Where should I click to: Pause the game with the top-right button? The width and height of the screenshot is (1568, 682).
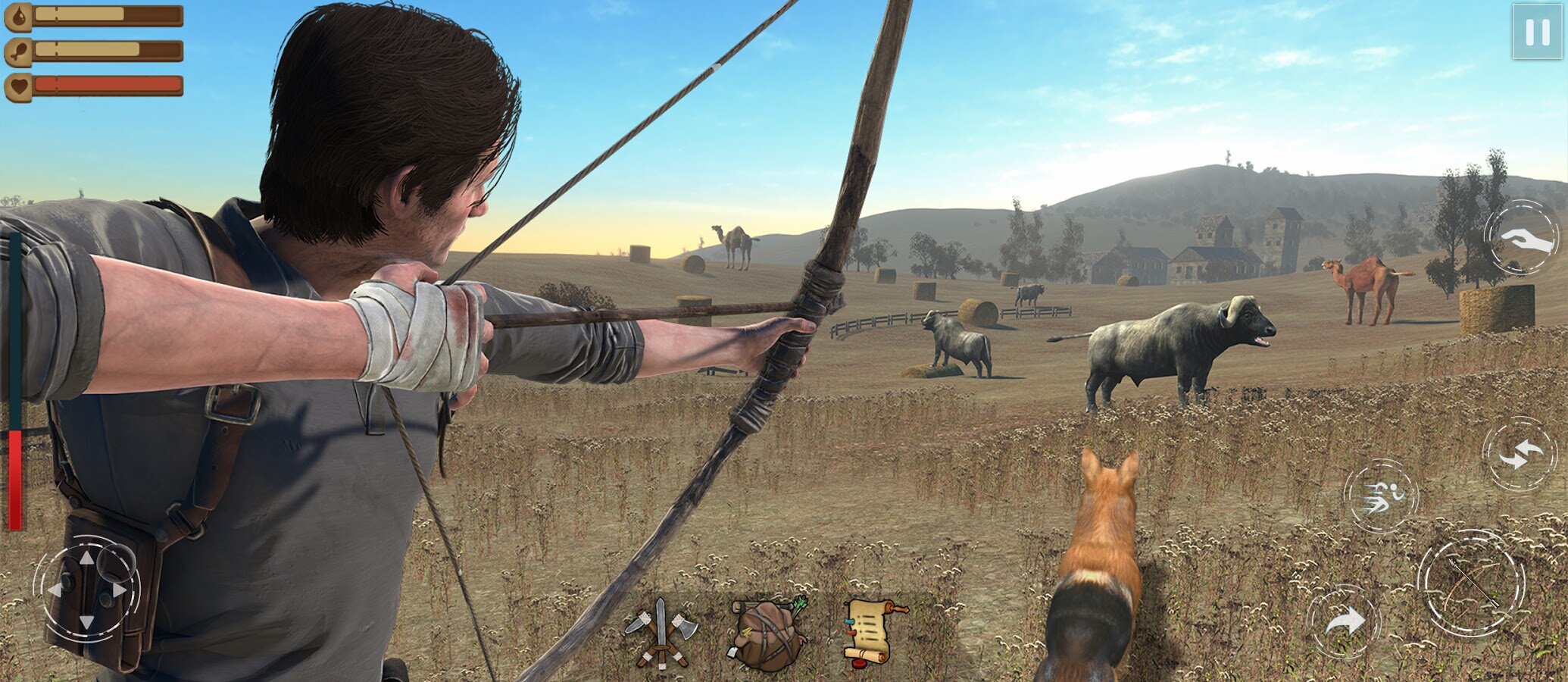click(1536, 32)
